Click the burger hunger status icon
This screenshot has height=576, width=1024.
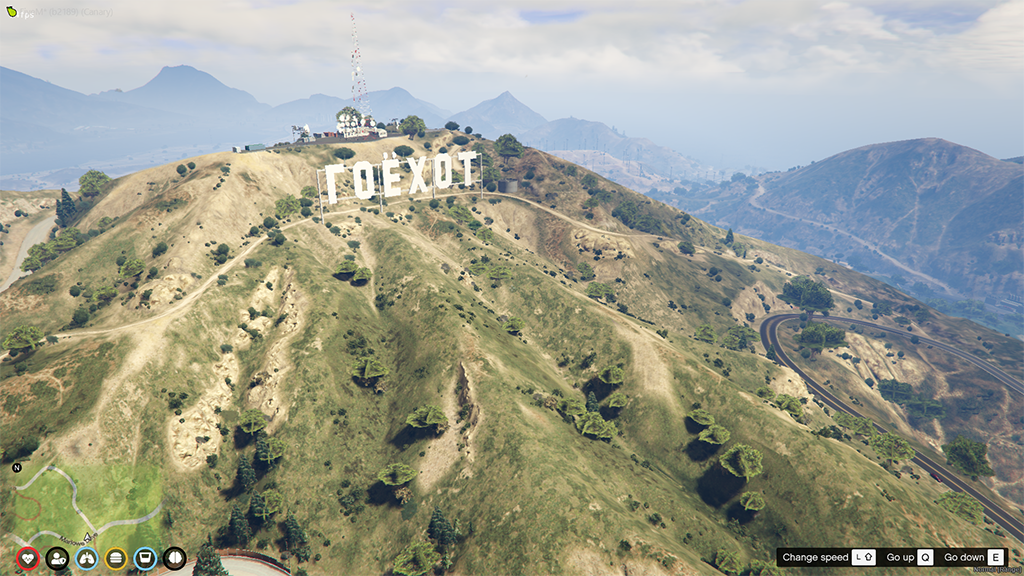point(116,558)
